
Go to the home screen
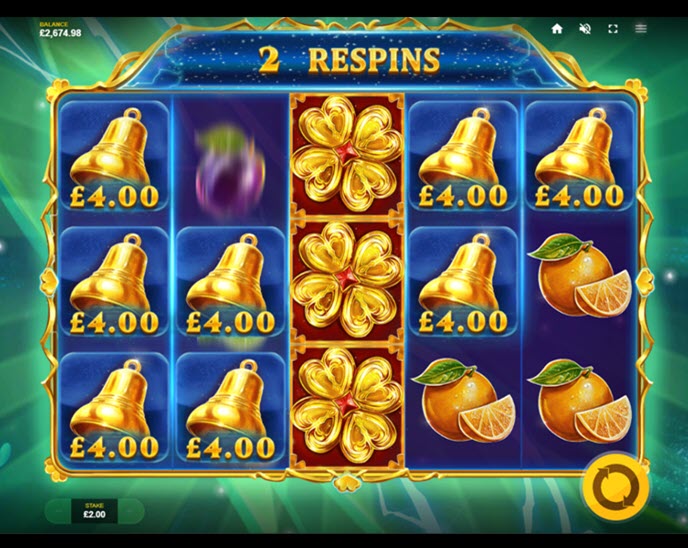pos(557,29)
